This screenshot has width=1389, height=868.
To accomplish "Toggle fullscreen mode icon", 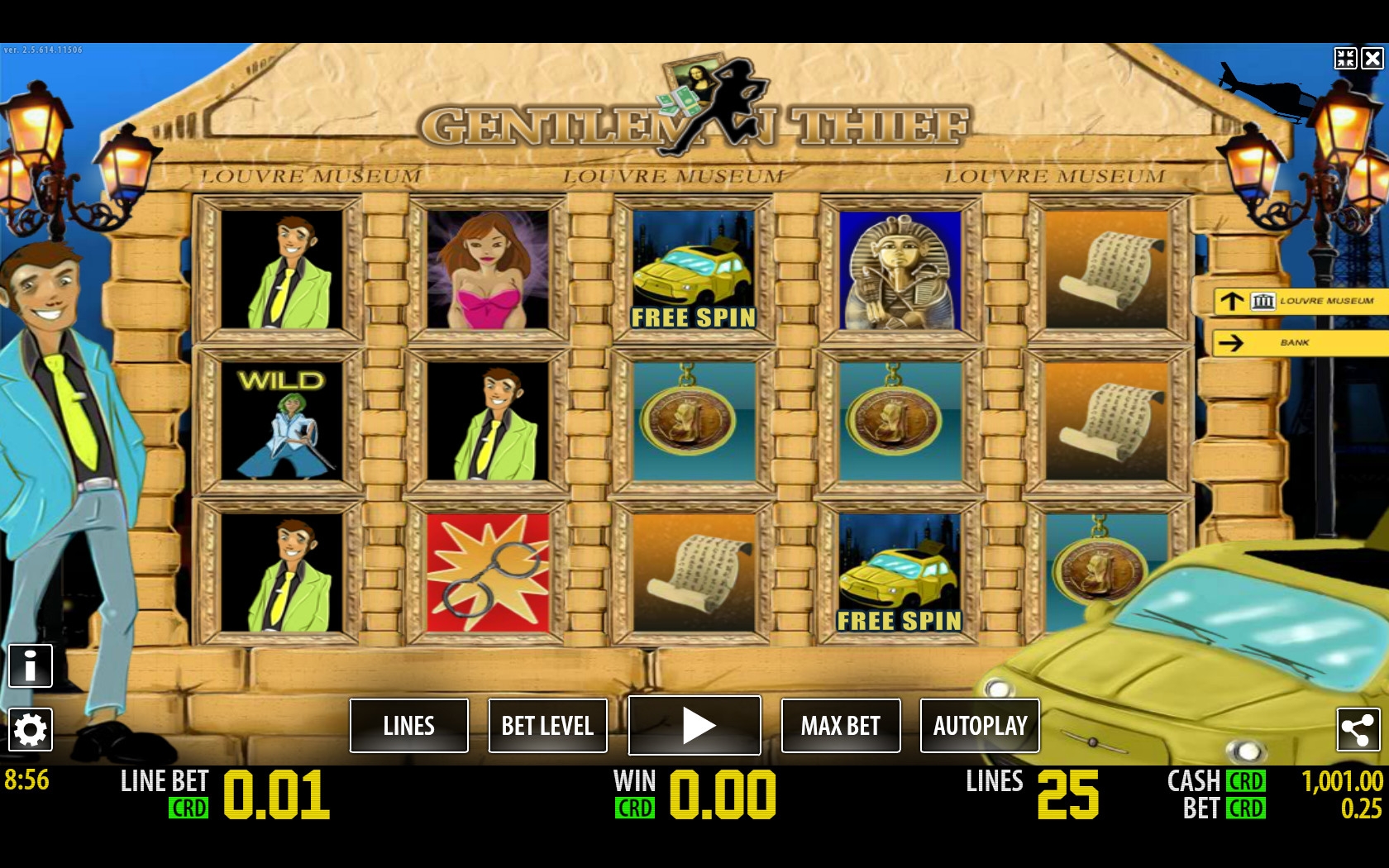I will pyautogui.click(x=1345, y=58).
